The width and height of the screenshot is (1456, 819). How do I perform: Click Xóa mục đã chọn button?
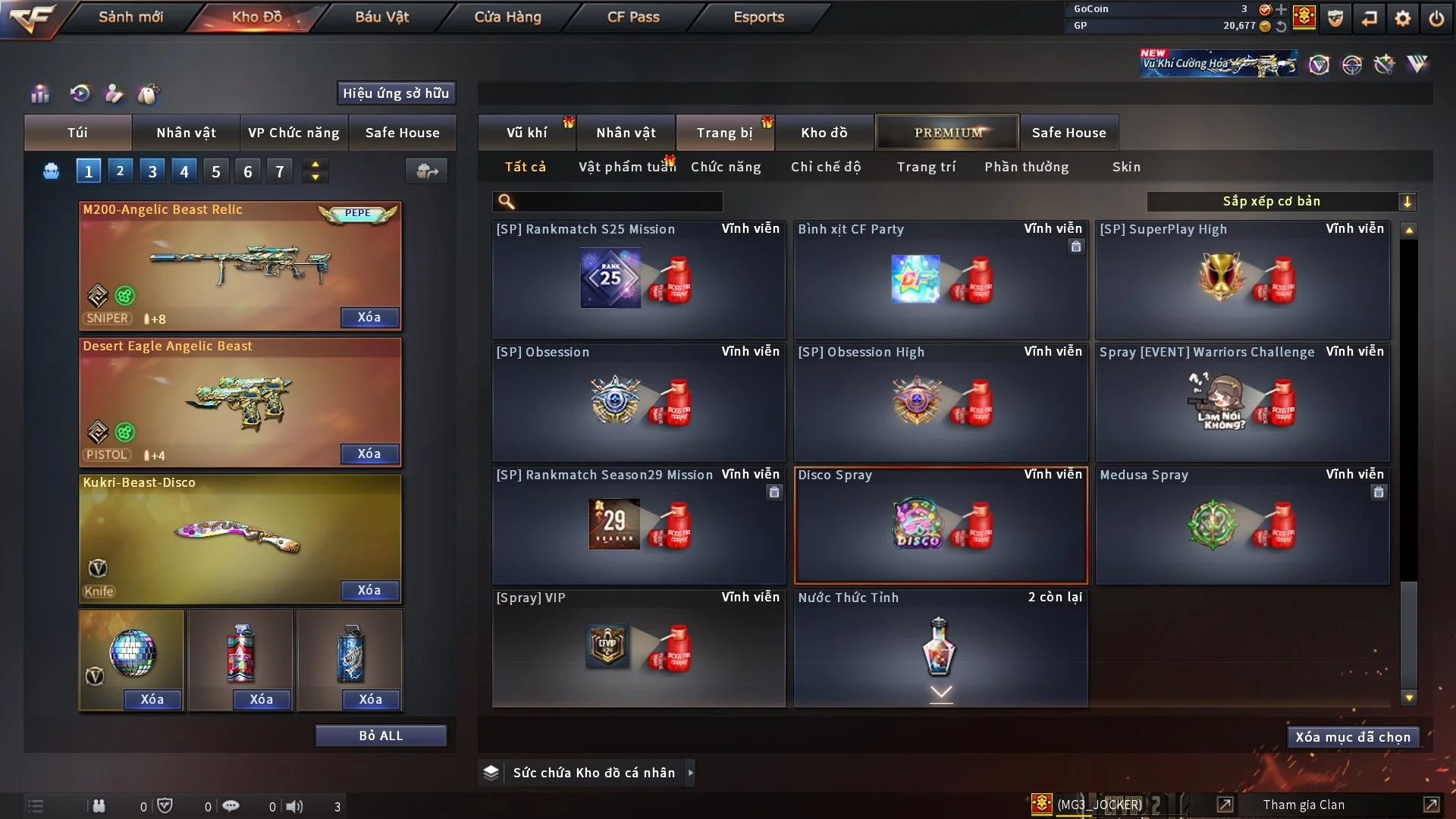click(x=1353, y=737)
